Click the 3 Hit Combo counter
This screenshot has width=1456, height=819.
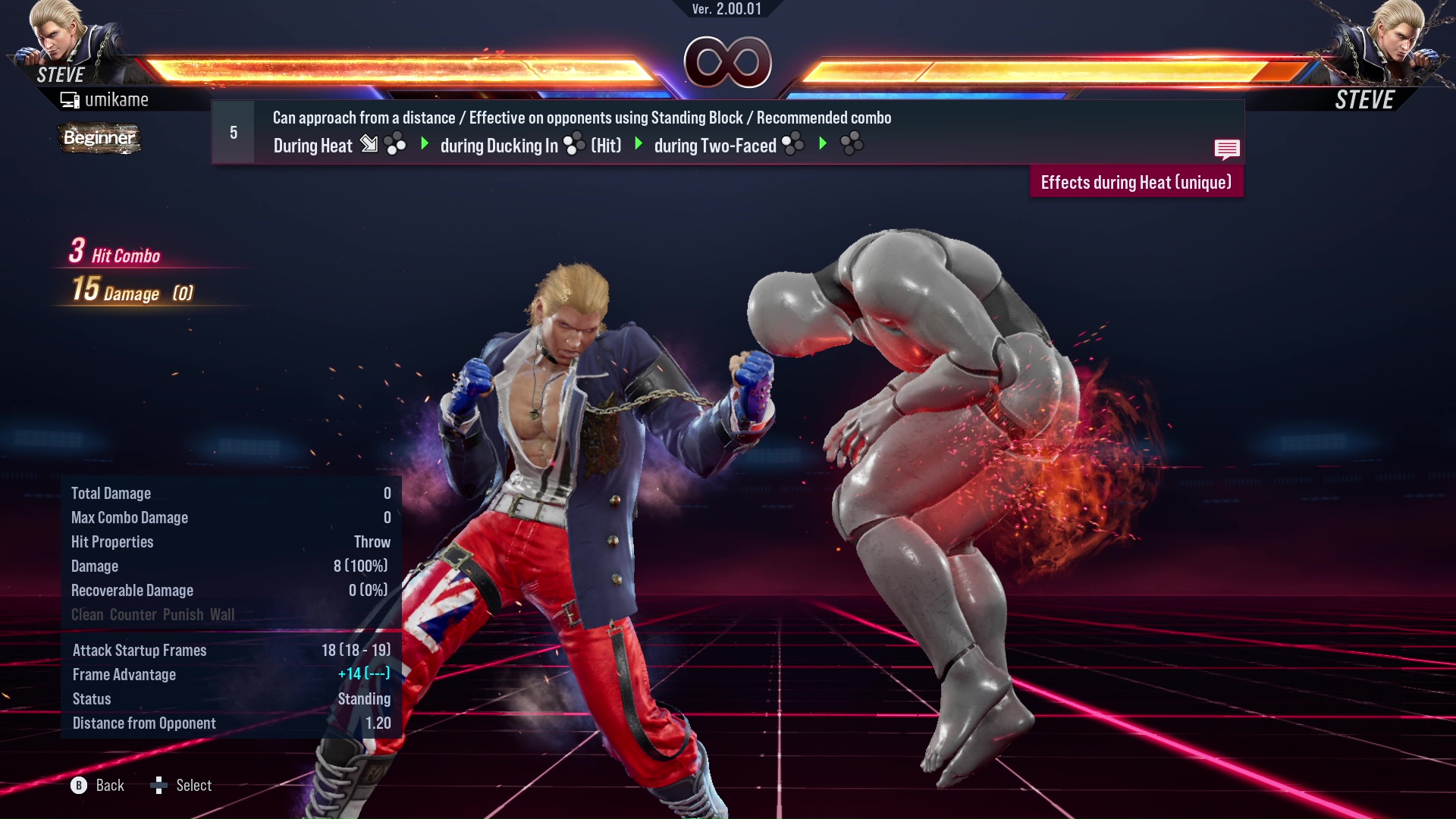[x=114, y=255]
